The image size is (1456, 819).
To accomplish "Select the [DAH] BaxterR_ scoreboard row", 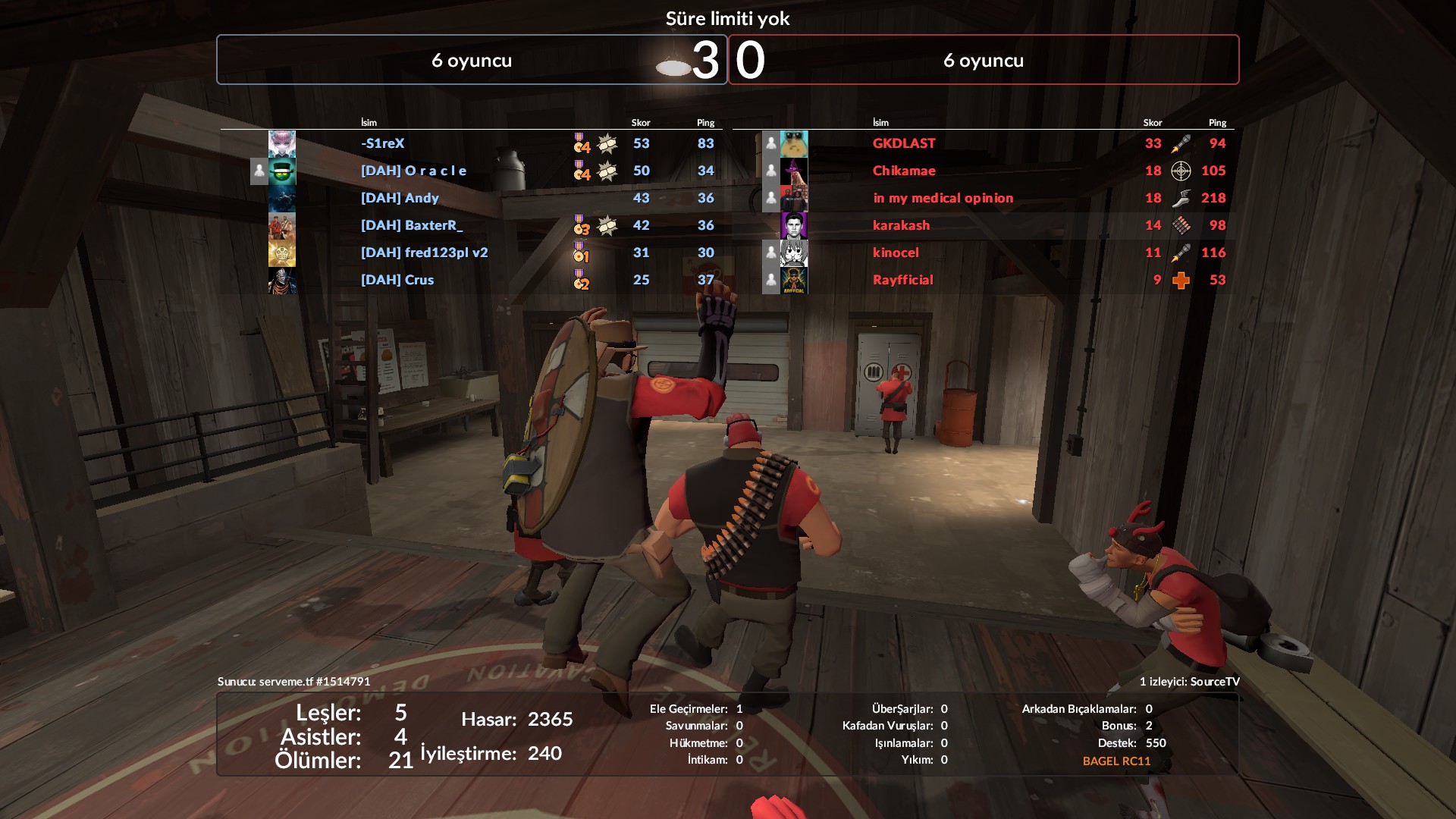I will coord(411,225).
